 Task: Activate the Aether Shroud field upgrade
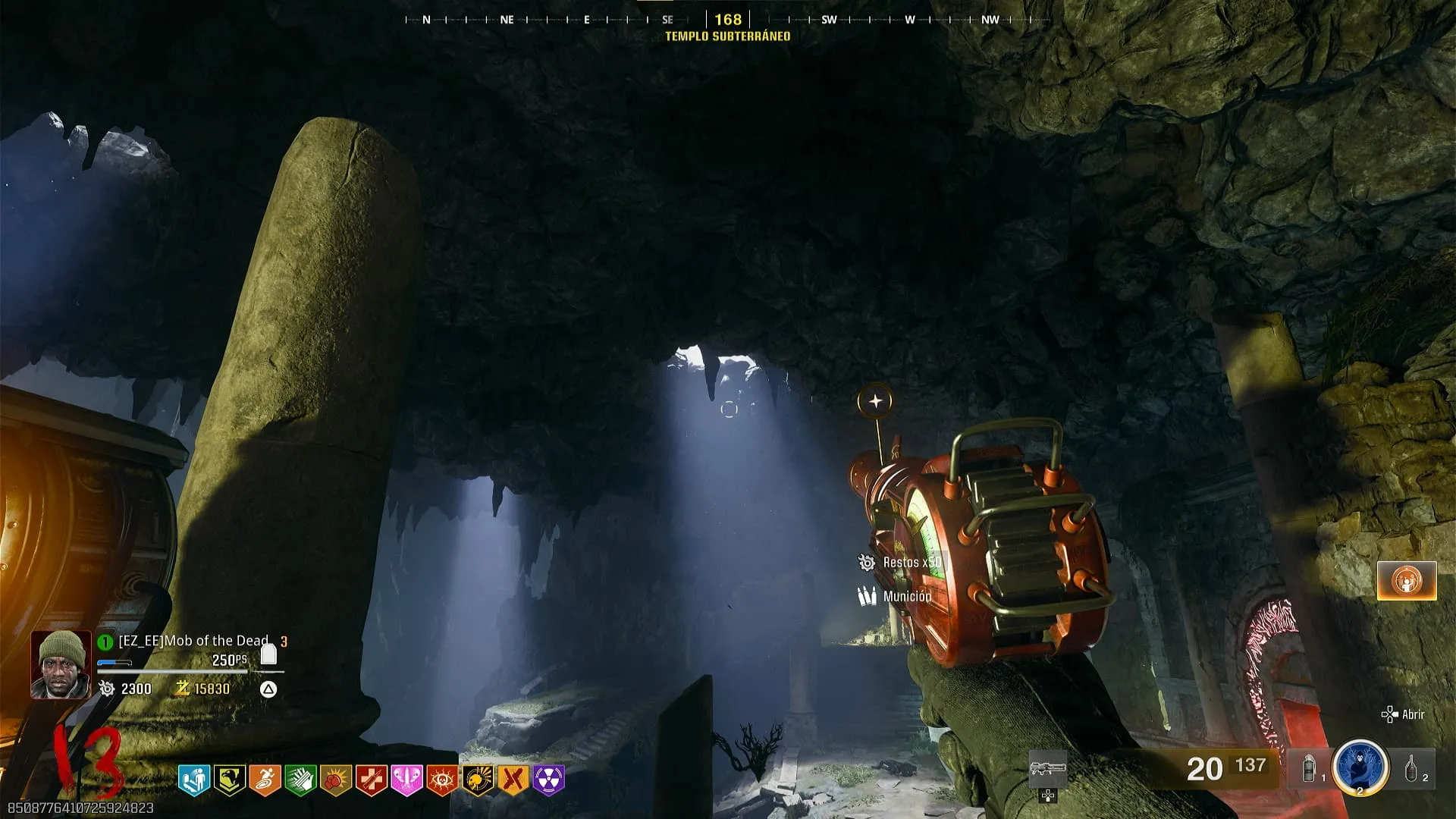pyautogui.click(x=1360, y=767)
